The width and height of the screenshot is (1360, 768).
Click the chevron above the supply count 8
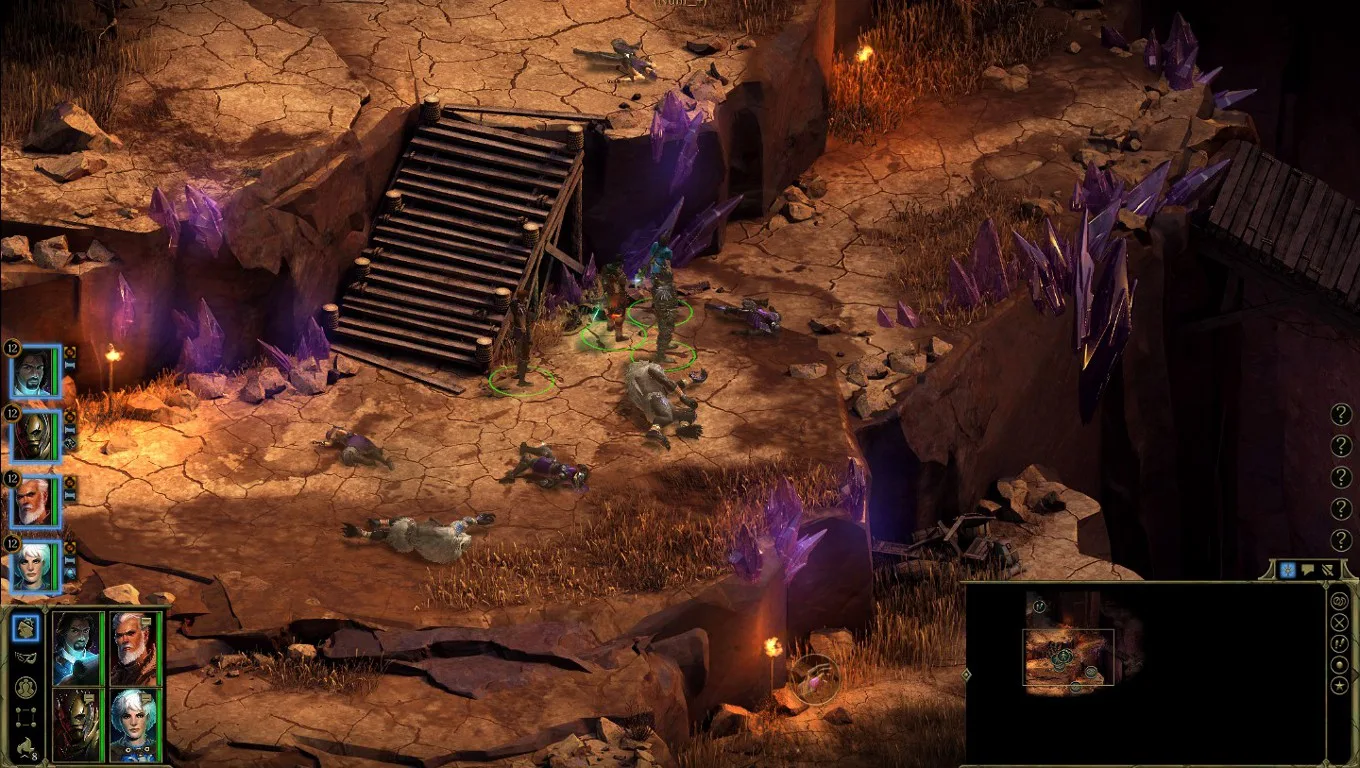[x=27, y=754]
